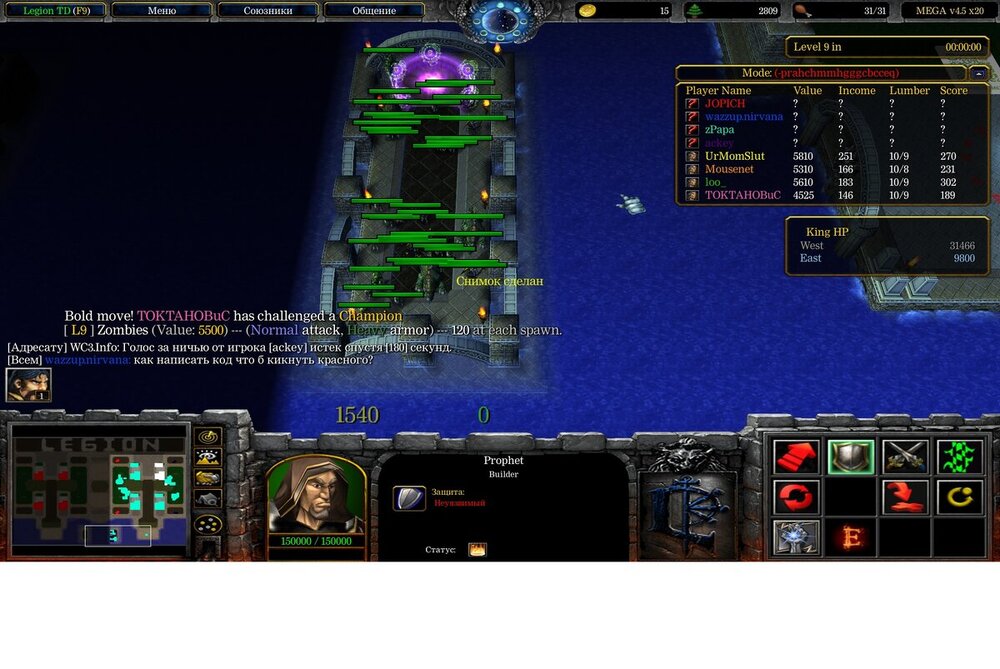The width and height of the screenshot is (1000, 669).
Task: Activate the red upward arrow ability
Action: point(797,457)
